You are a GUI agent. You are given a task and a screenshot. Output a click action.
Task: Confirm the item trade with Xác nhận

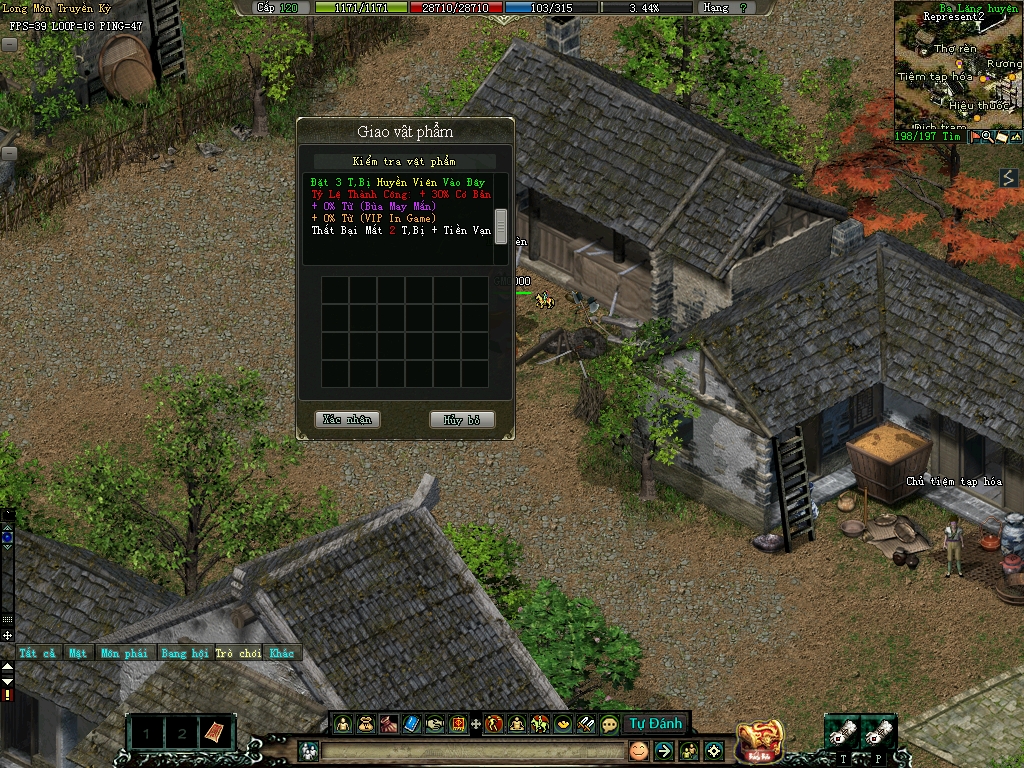pos(347,420)
